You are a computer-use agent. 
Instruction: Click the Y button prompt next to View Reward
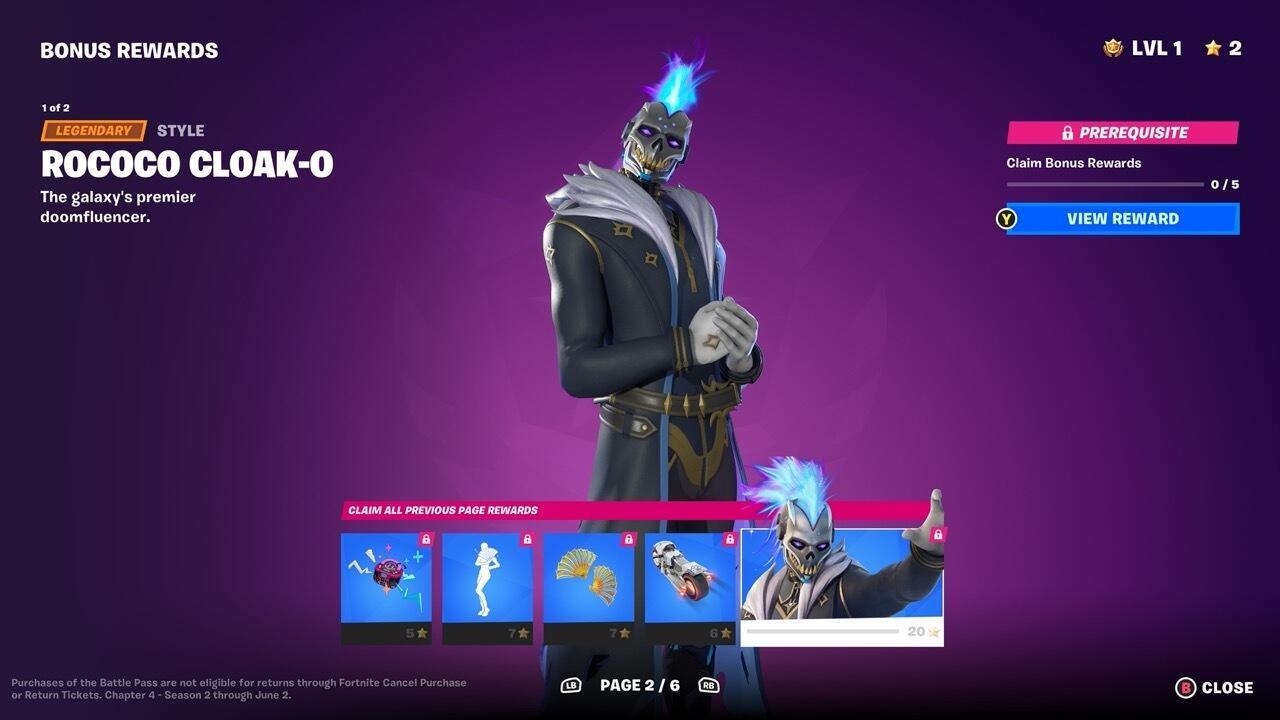(x=1006, y=218)
